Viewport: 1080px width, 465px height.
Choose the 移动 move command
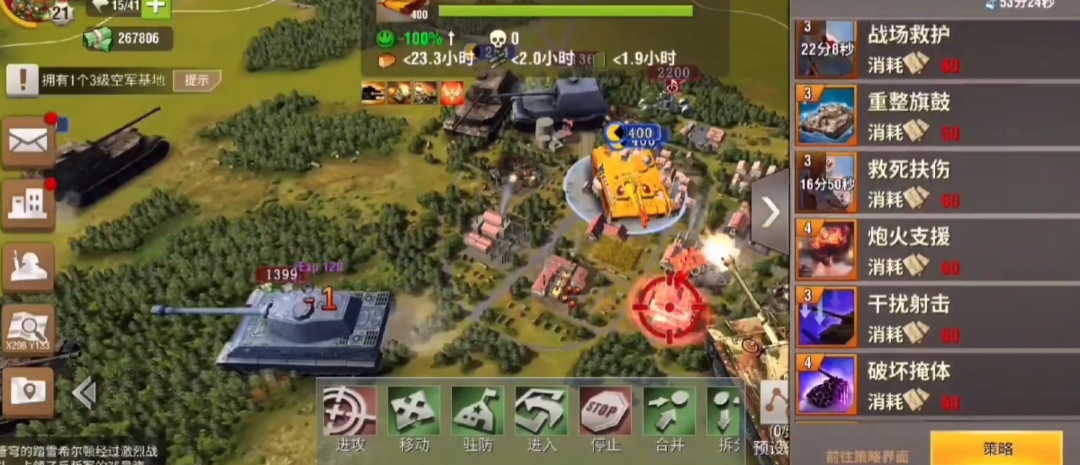(x=413, y=417)
